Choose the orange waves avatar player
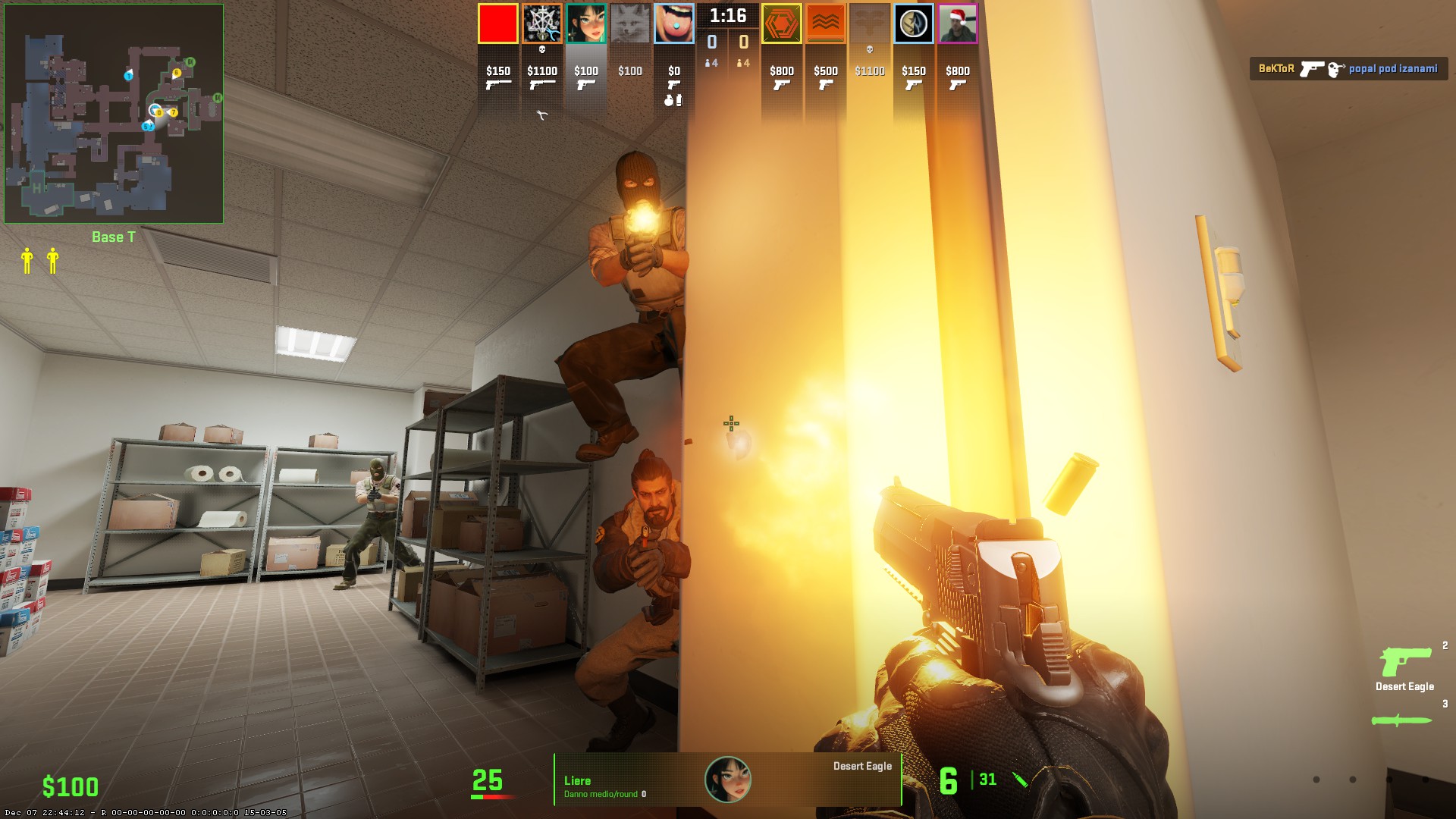 coord(825,24)
